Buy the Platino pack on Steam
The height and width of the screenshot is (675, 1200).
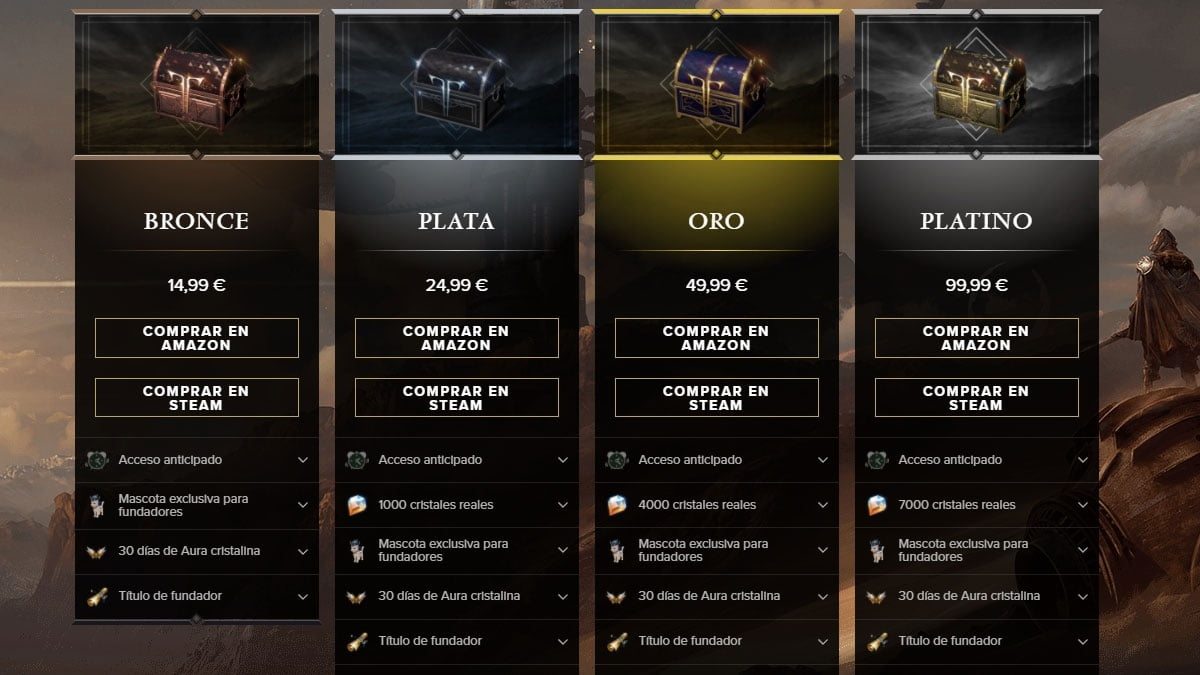pyautogui.click(x=977, y=398)
